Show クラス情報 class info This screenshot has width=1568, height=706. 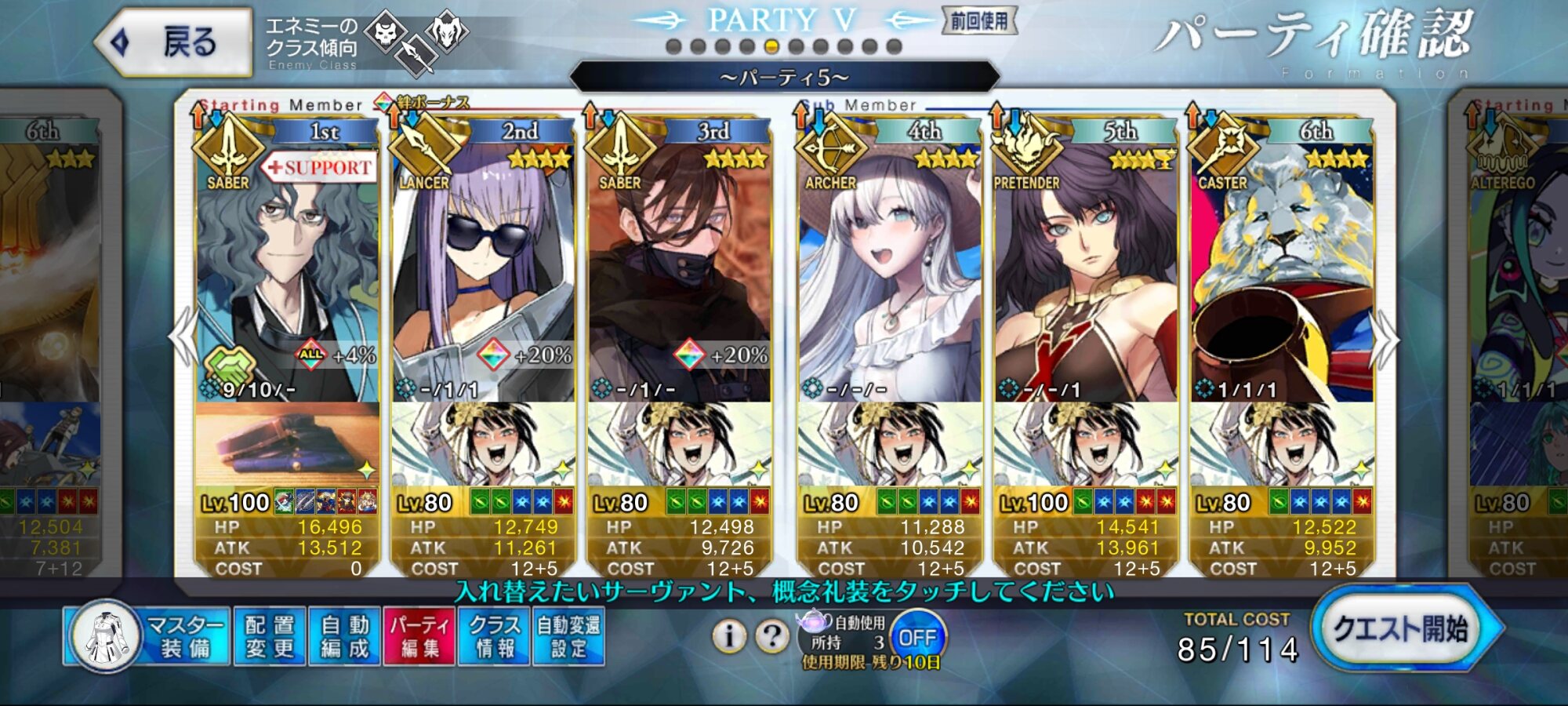tap(495, 636)
